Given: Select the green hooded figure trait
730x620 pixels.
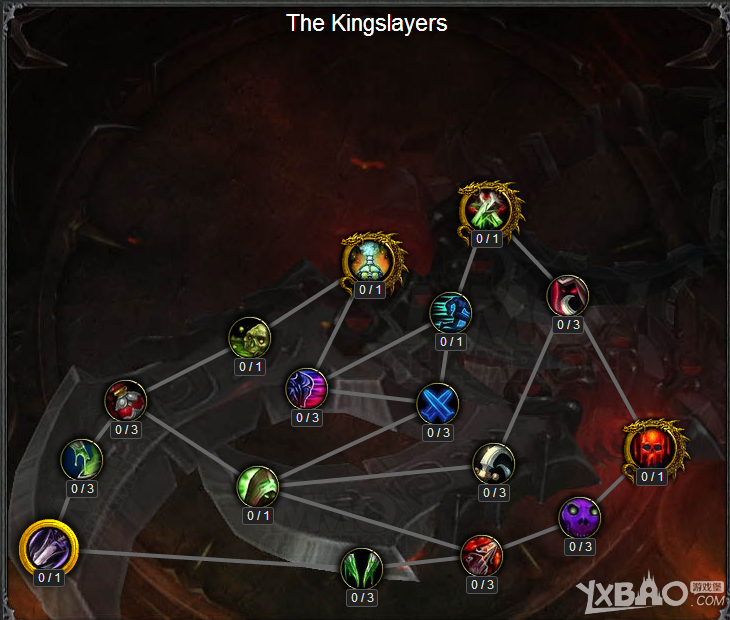Looking at the screenshot, I should [x=258, y=486].
